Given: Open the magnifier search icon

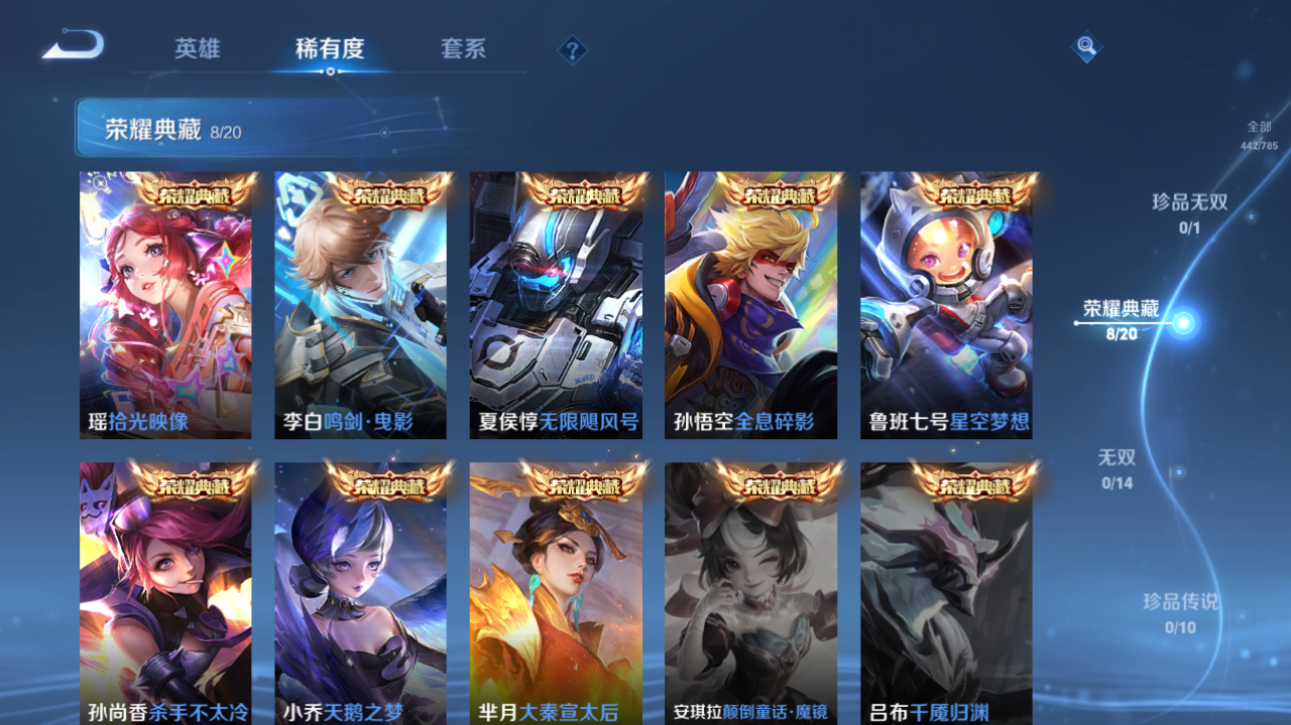Looking at the screenshot, I should (1086, 48).
